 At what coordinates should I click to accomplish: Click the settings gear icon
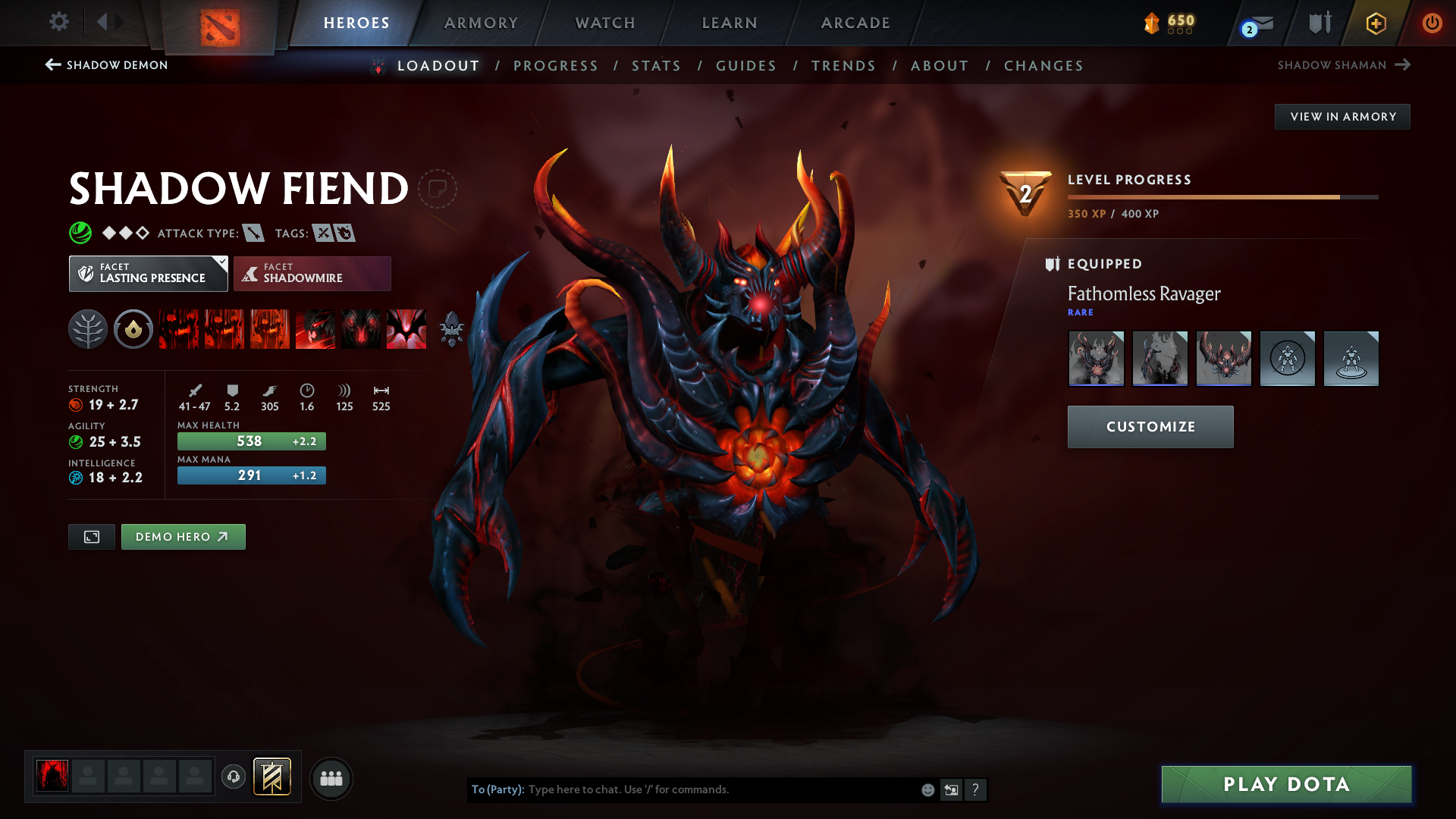(59, 22)
